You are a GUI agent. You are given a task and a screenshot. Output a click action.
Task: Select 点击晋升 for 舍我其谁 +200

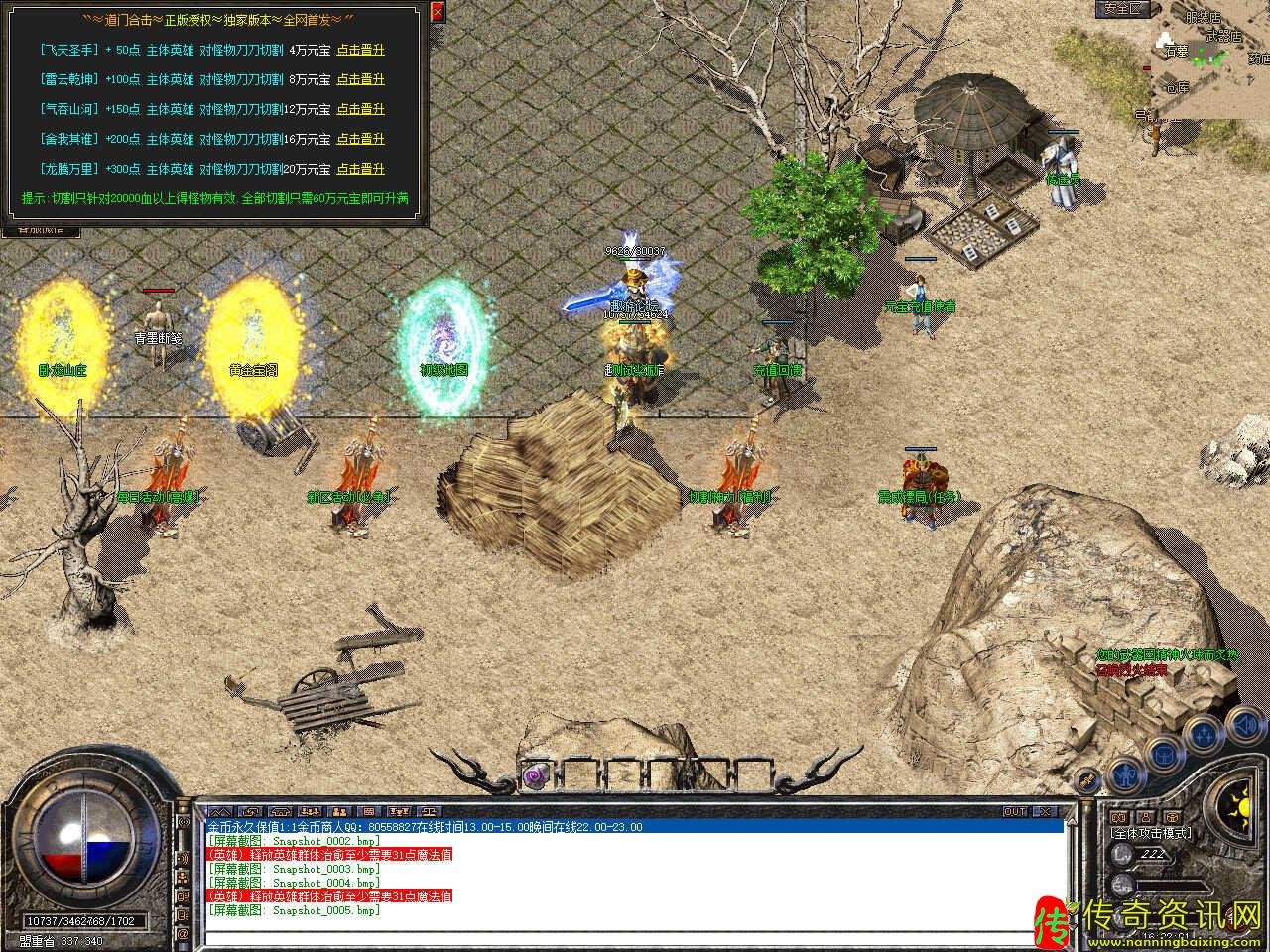tap(360, 139)
